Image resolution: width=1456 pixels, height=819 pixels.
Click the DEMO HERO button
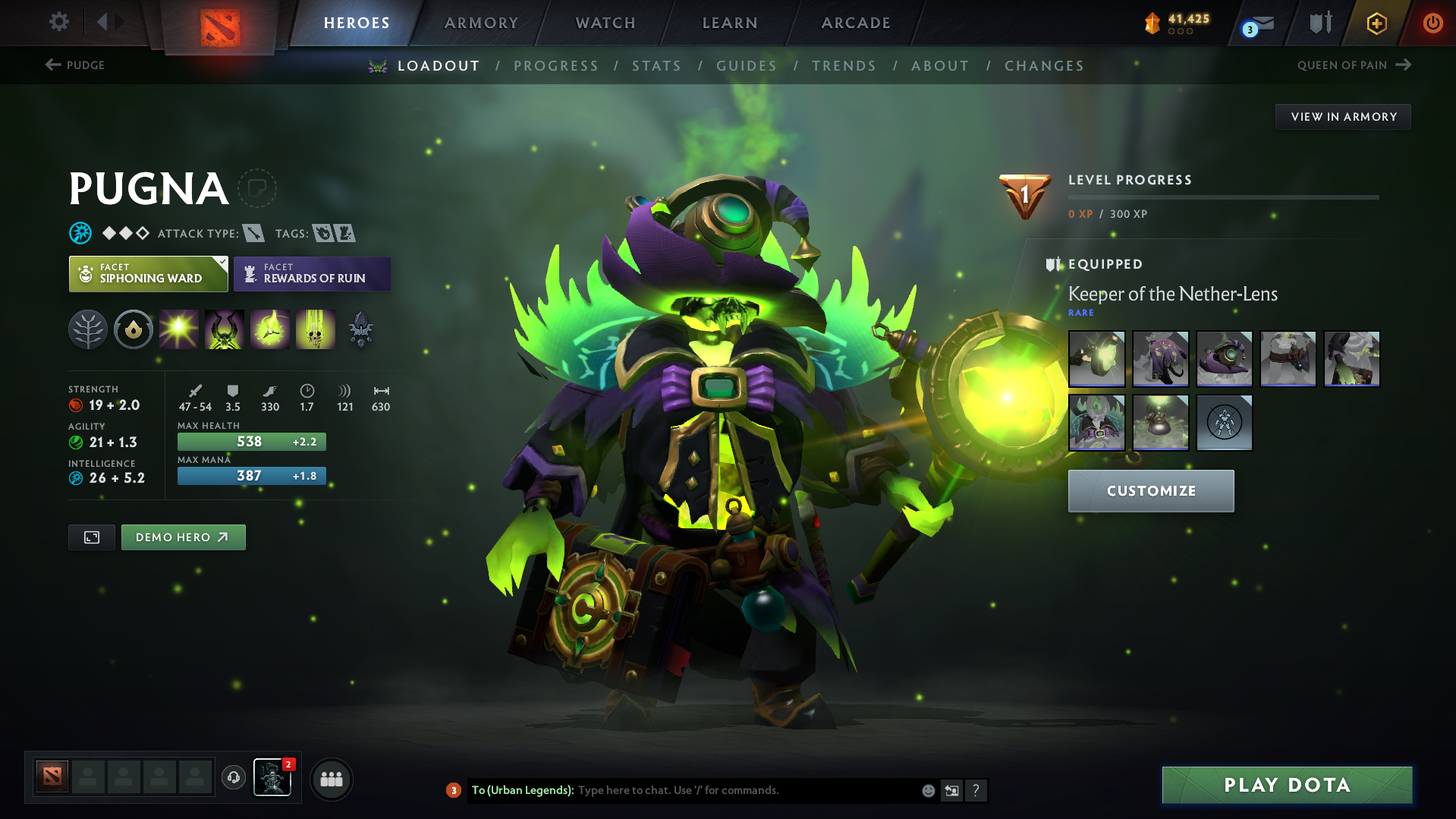(x=183, y=537)
